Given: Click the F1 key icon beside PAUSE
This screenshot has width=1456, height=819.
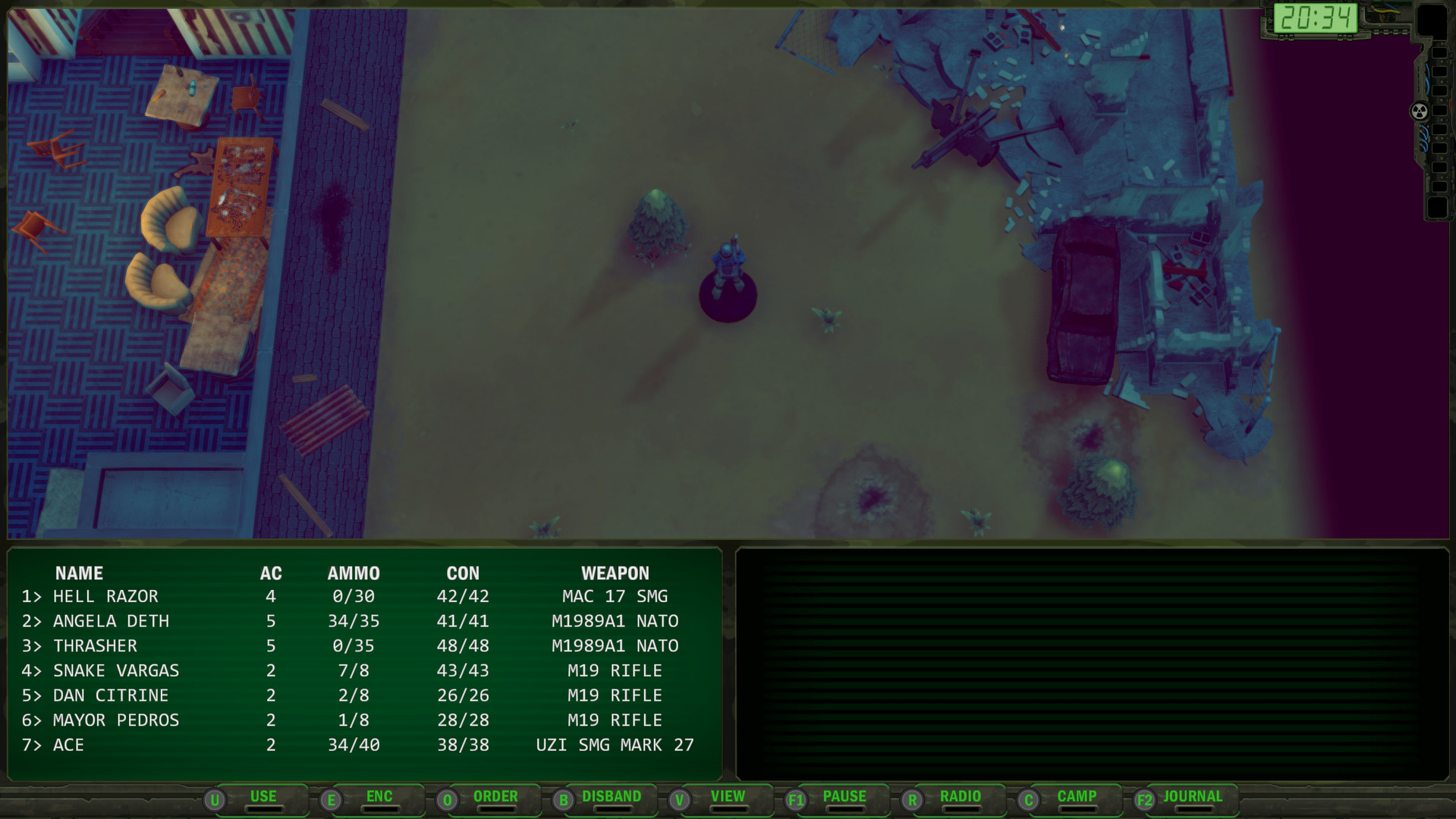Looking at the screenshot, I should (797, 798).
